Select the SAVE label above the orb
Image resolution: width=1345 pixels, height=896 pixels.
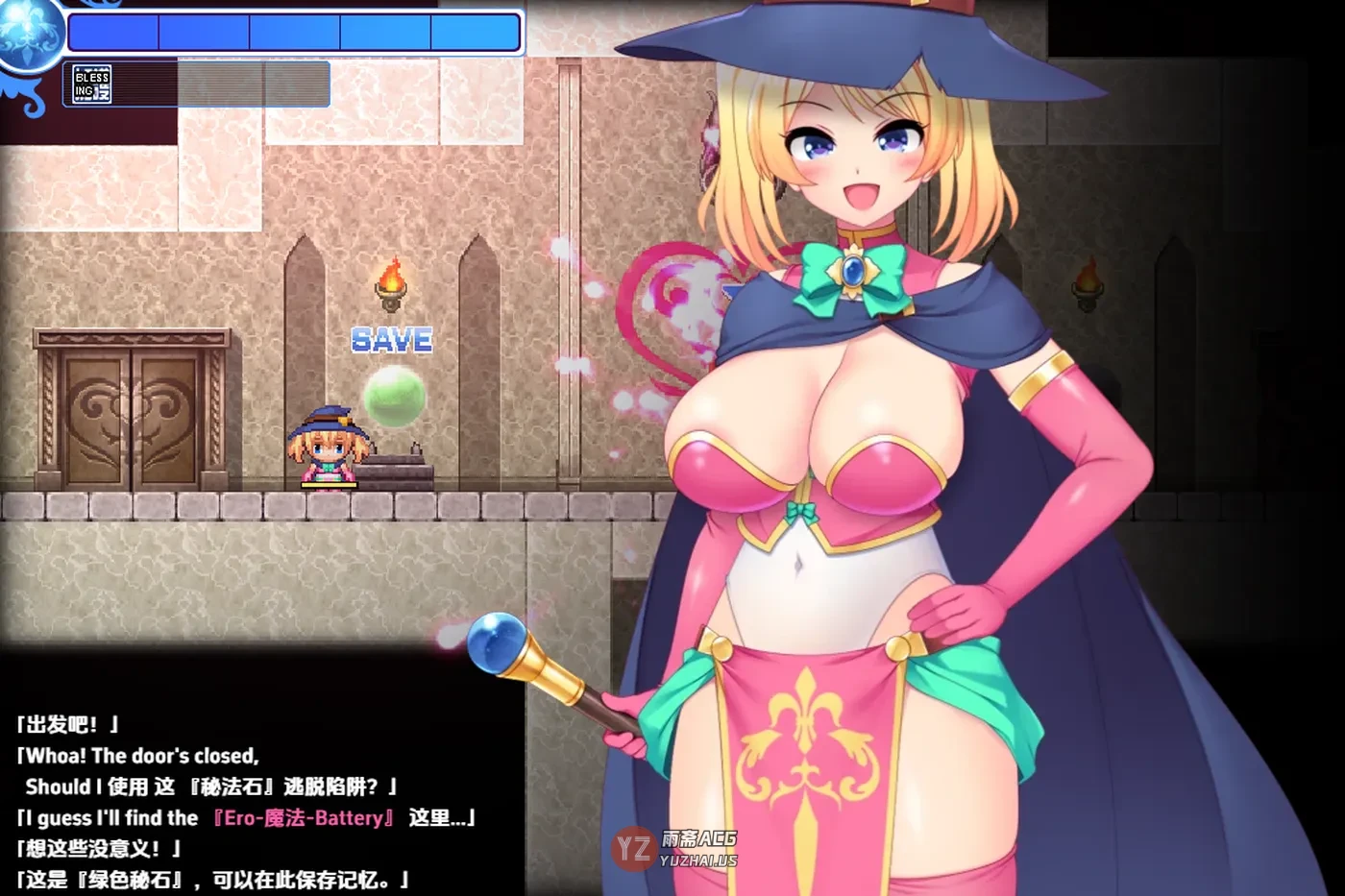[x=391, y=341]
